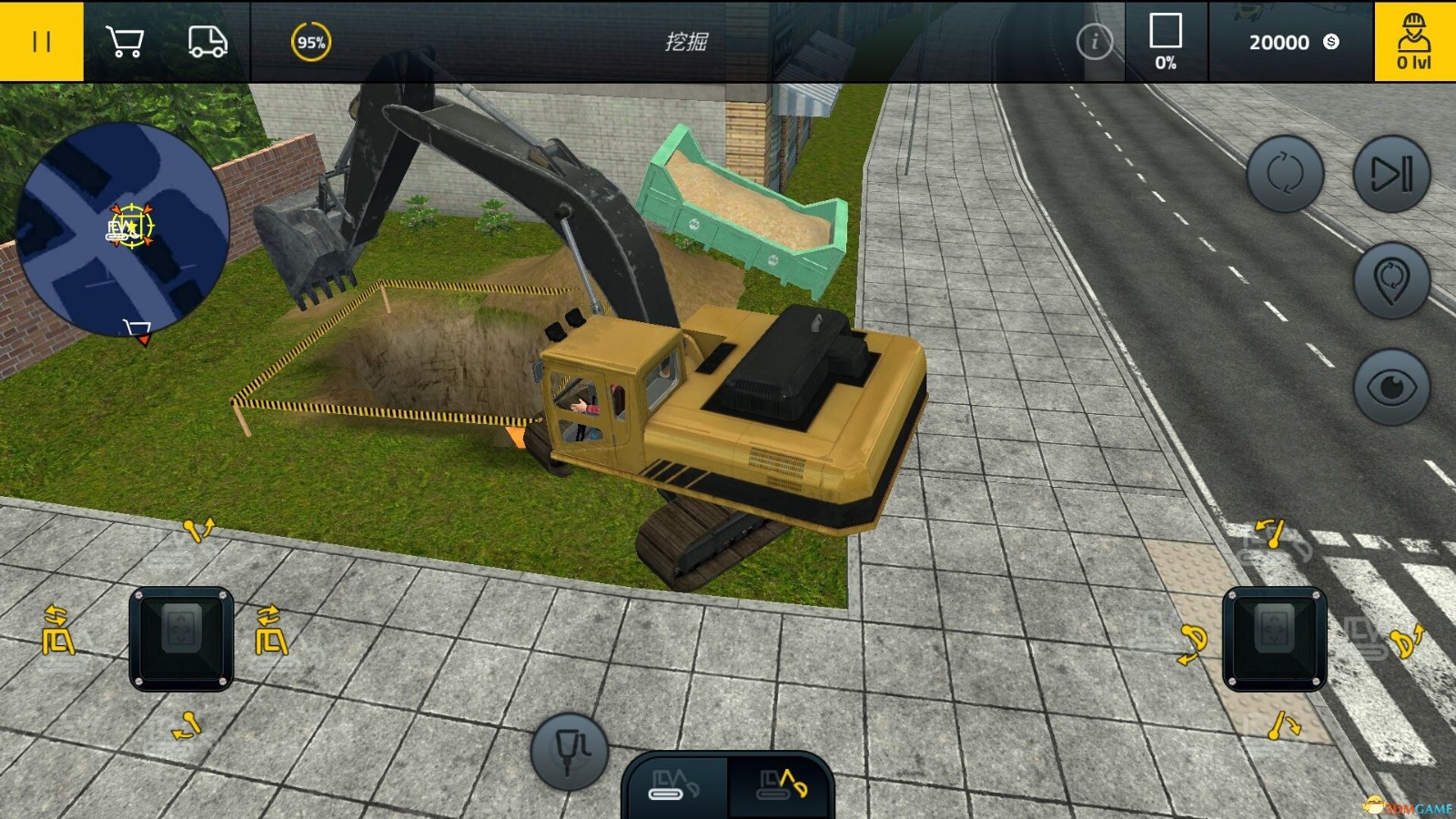This screenshot has height=819, width=1456.
Task: Show the mission info panel
Action: 1094,41
